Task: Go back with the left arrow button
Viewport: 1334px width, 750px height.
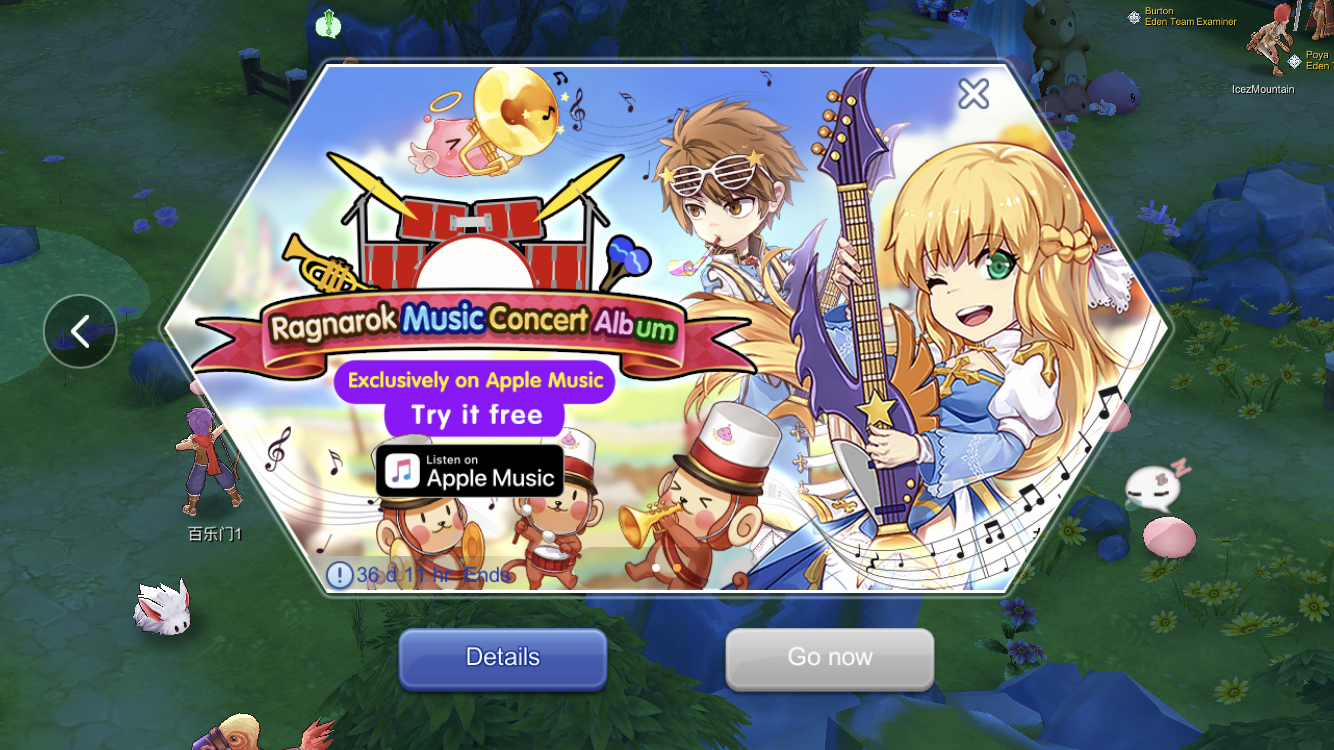Action: pos(80,332)
